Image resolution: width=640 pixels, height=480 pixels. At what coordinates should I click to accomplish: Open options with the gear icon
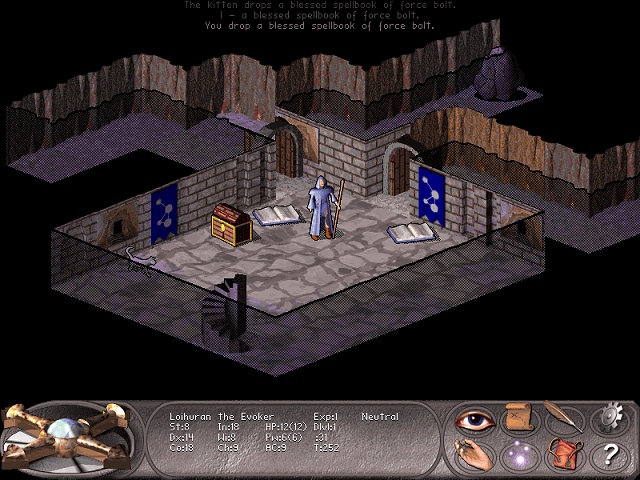(x=607, y=418)
